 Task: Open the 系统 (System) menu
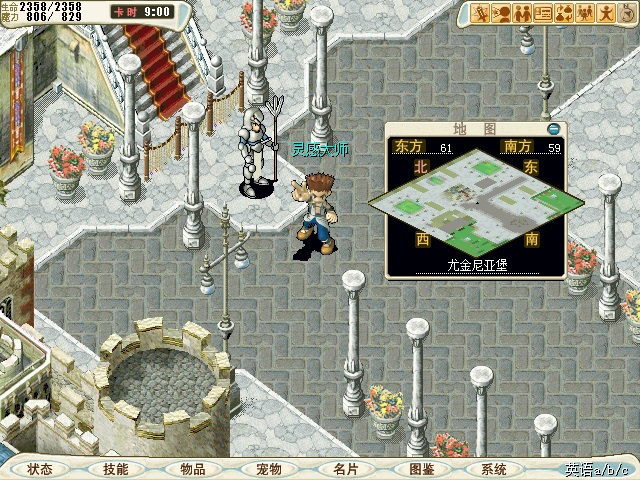click(x=494, y=469)
